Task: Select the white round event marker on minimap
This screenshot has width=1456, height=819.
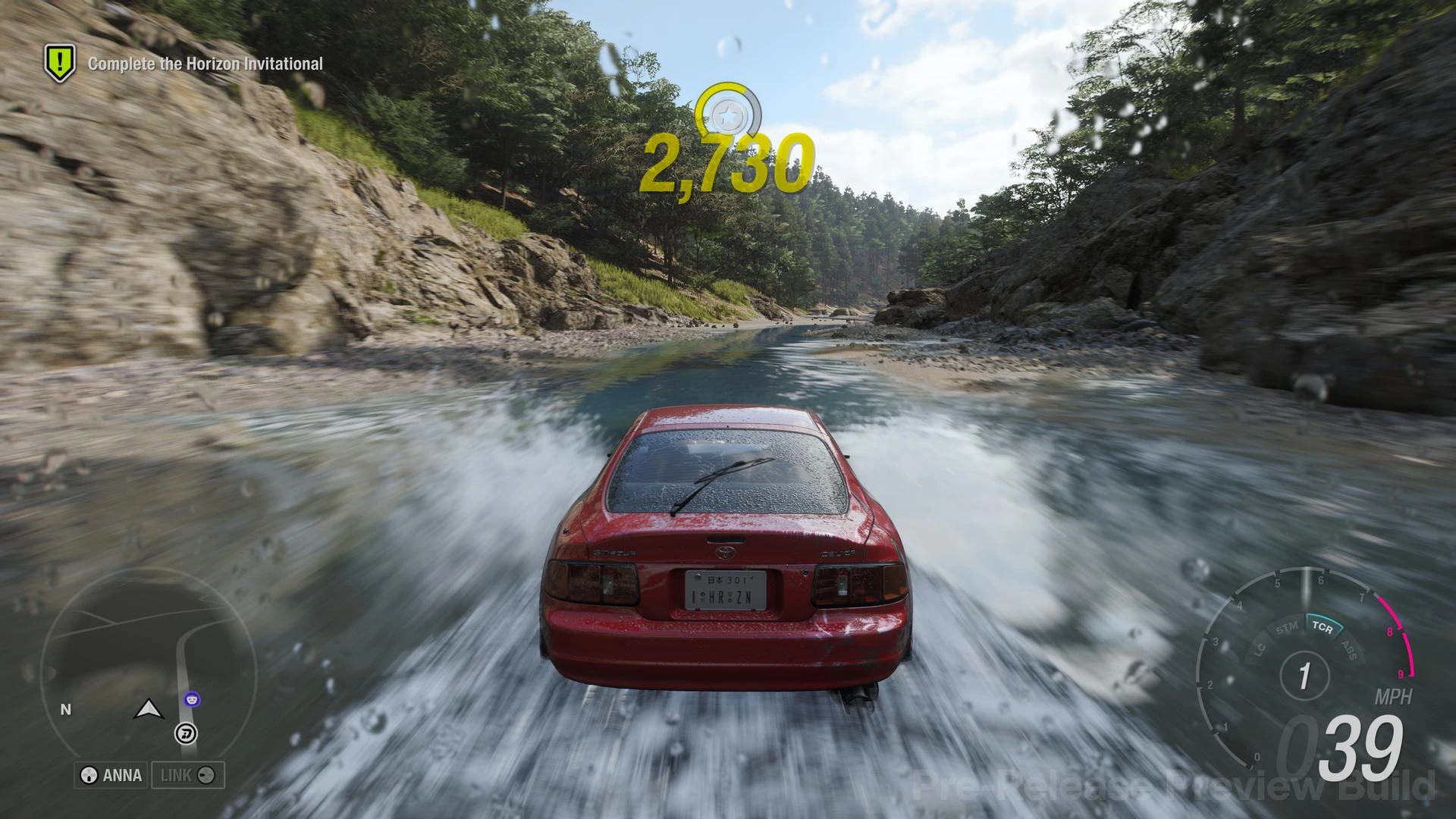Action: pyautogui.click(x=186, y=733)
